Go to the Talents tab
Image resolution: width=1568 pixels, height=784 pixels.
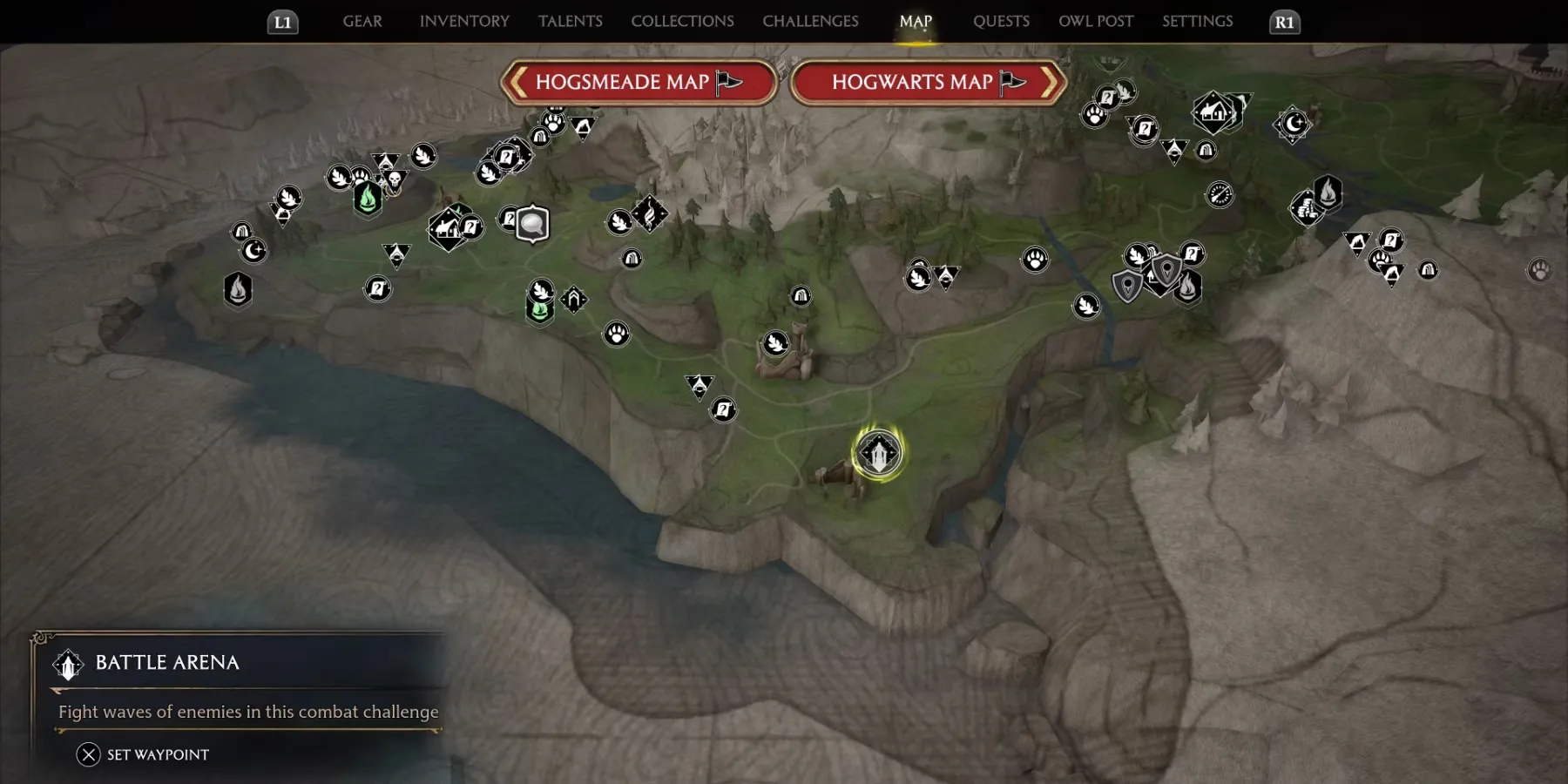tap(570, 21)
